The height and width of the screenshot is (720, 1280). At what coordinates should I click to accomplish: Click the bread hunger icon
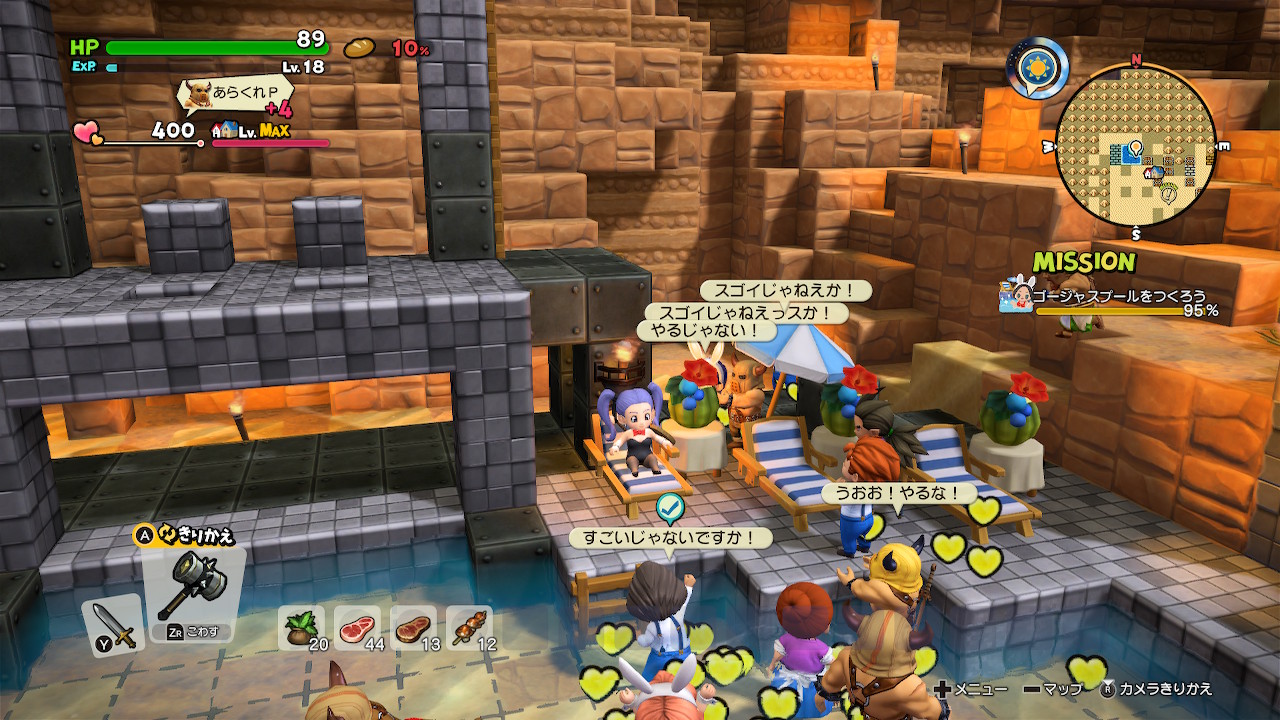(359, 48)
